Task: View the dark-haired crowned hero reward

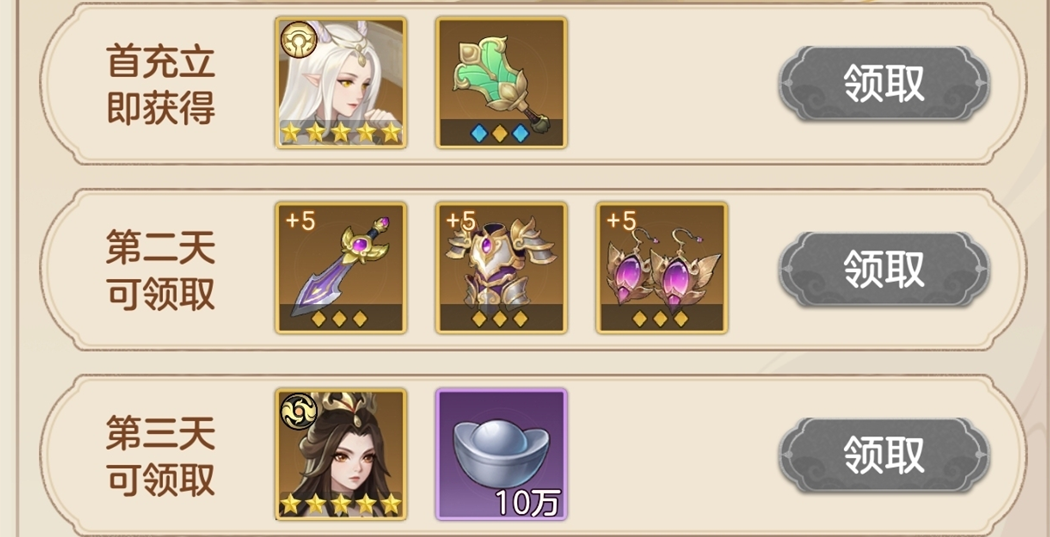Action: click(x=341, y=454)
